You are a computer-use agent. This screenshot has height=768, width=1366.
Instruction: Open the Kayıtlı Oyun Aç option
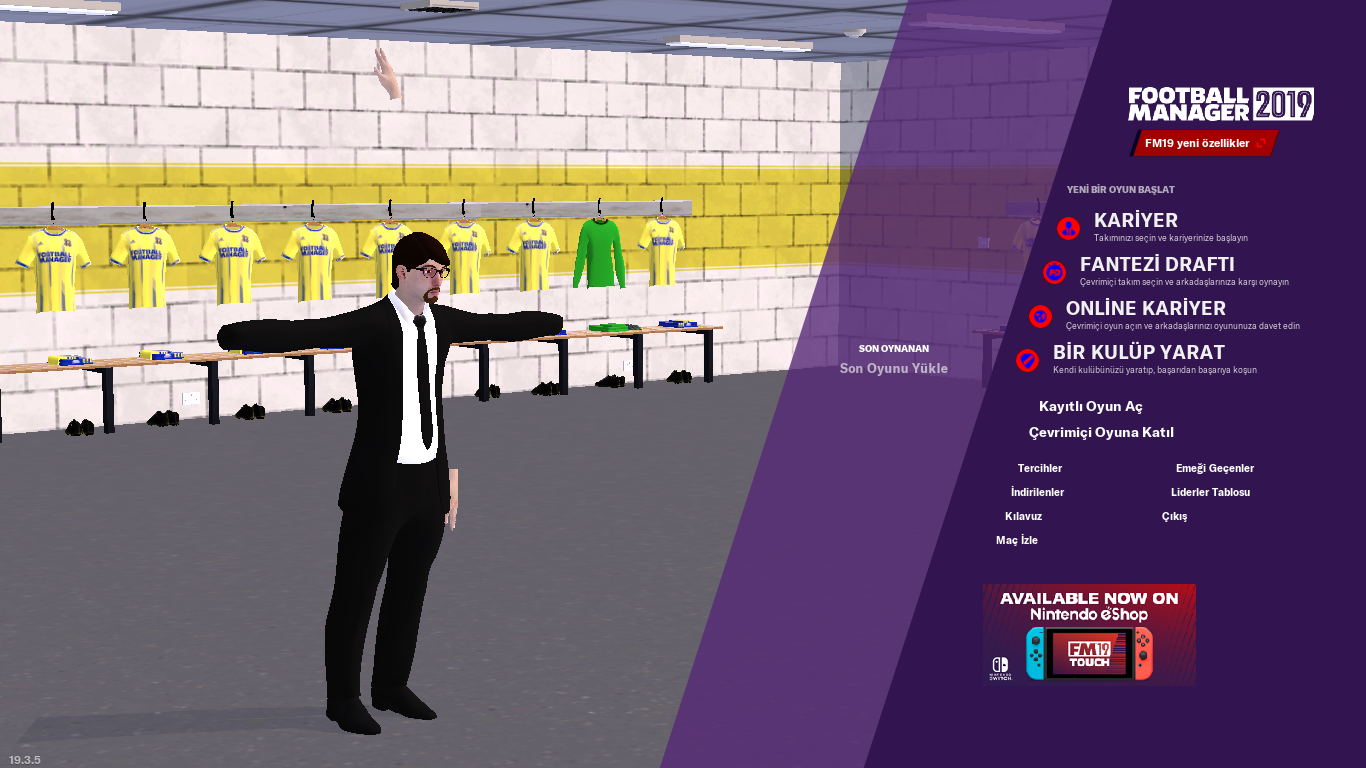point(1090,407)
